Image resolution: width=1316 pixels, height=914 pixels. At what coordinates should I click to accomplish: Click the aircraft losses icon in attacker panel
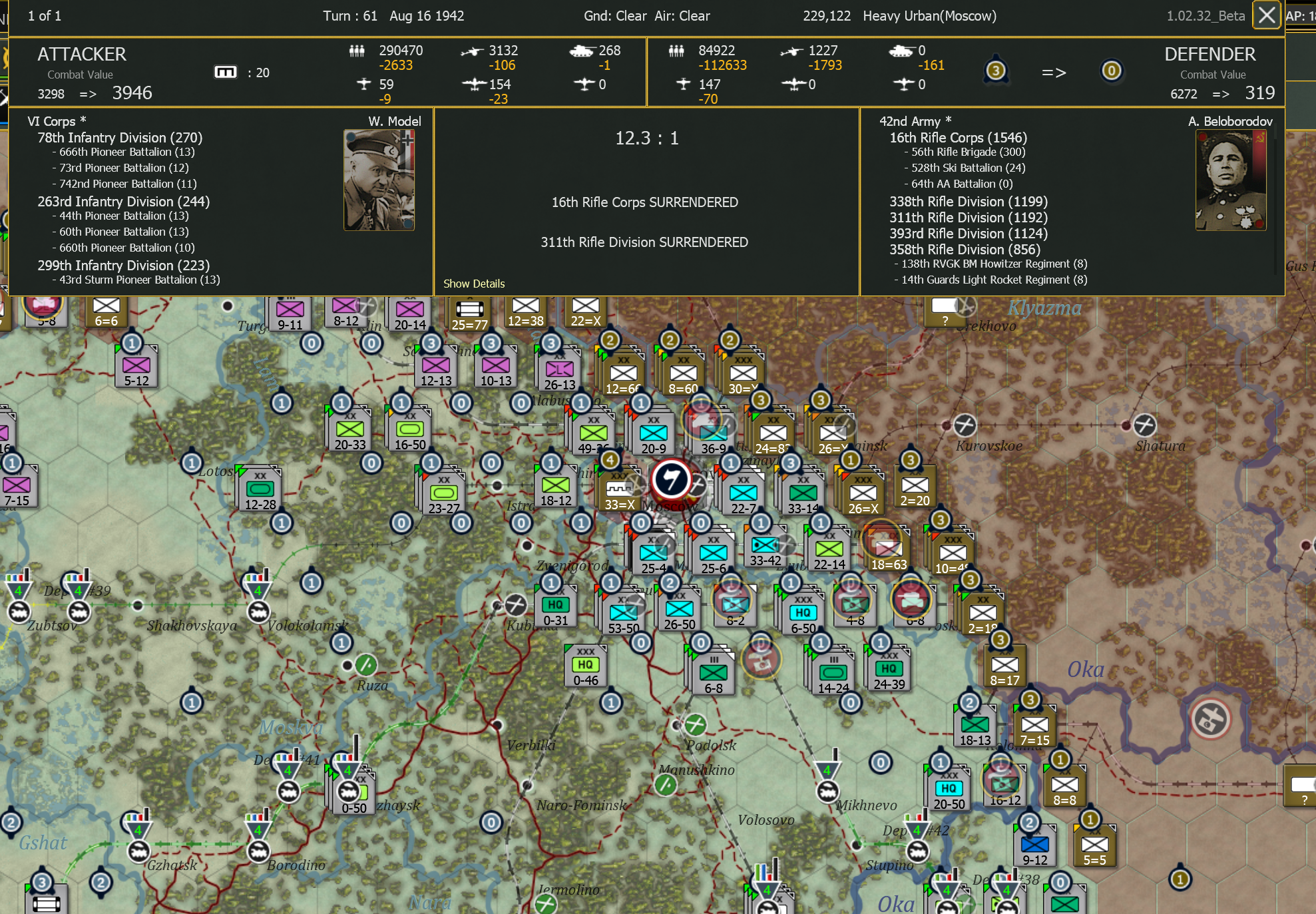(x=471, y=50)
